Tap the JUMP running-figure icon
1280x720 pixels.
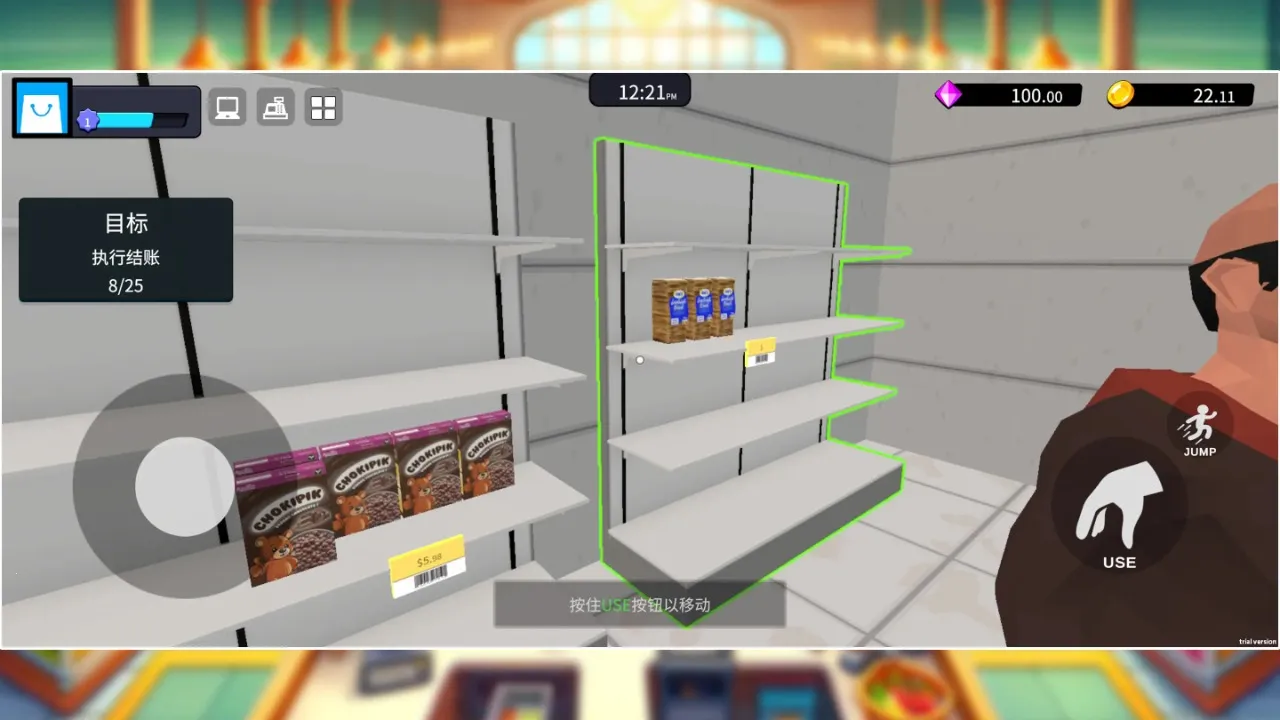(x=1197, y=425)
